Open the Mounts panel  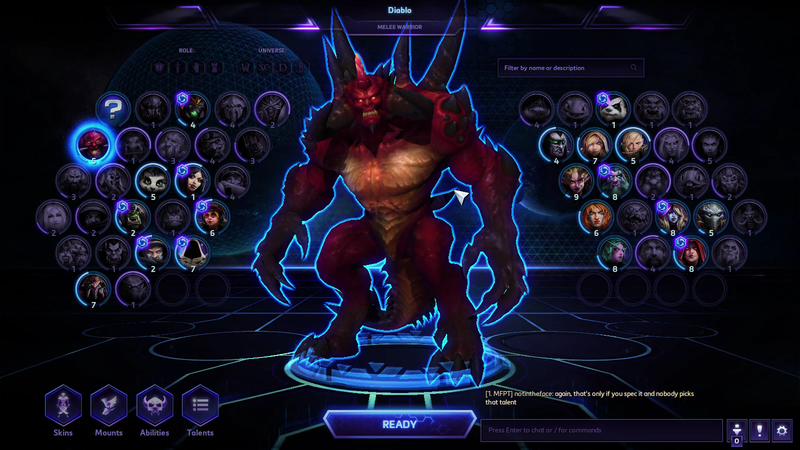tap(109, 406)
